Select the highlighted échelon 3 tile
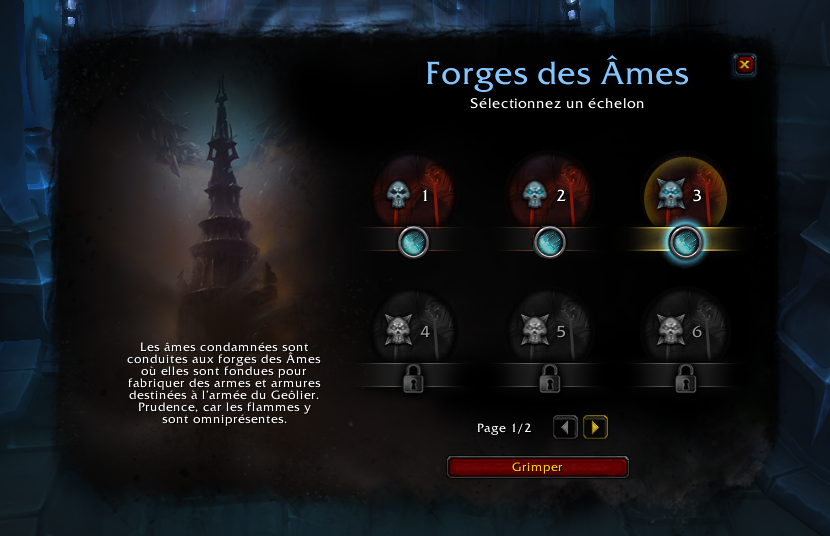Viewport: 830px width, 536px height. coord(685,195)
